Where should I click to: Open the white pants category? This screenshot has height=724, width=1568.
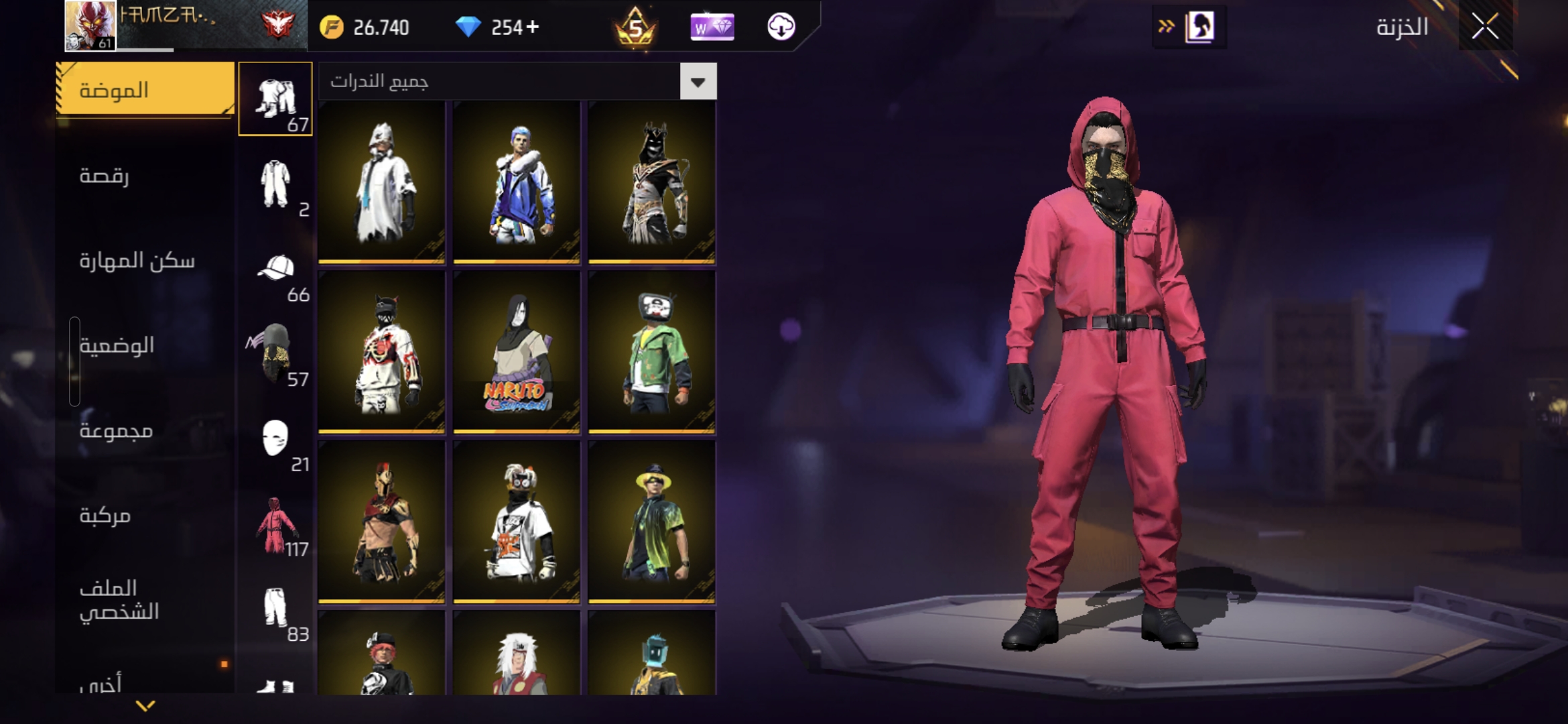[x=275, y=609]
